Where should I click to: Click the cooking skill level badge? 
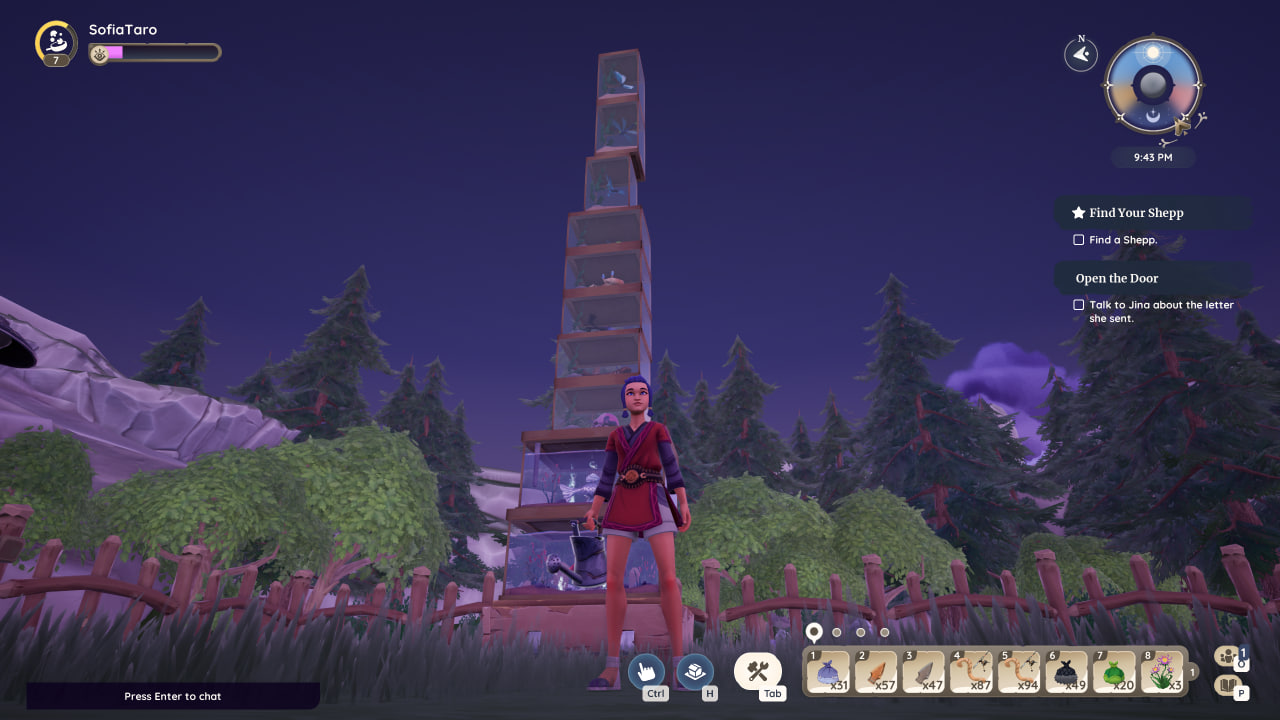tap(56, 43)
